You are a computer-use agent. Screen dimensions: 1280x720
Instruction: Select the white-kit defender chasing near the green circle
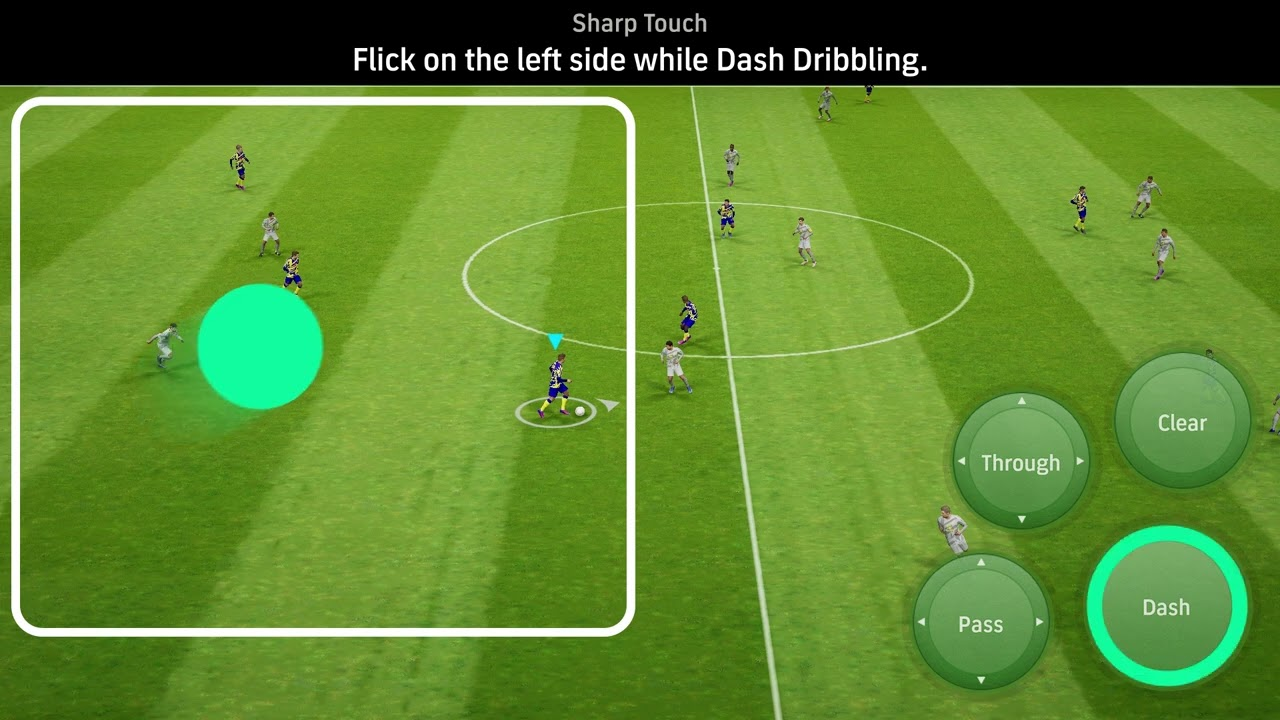pos(166,345)
